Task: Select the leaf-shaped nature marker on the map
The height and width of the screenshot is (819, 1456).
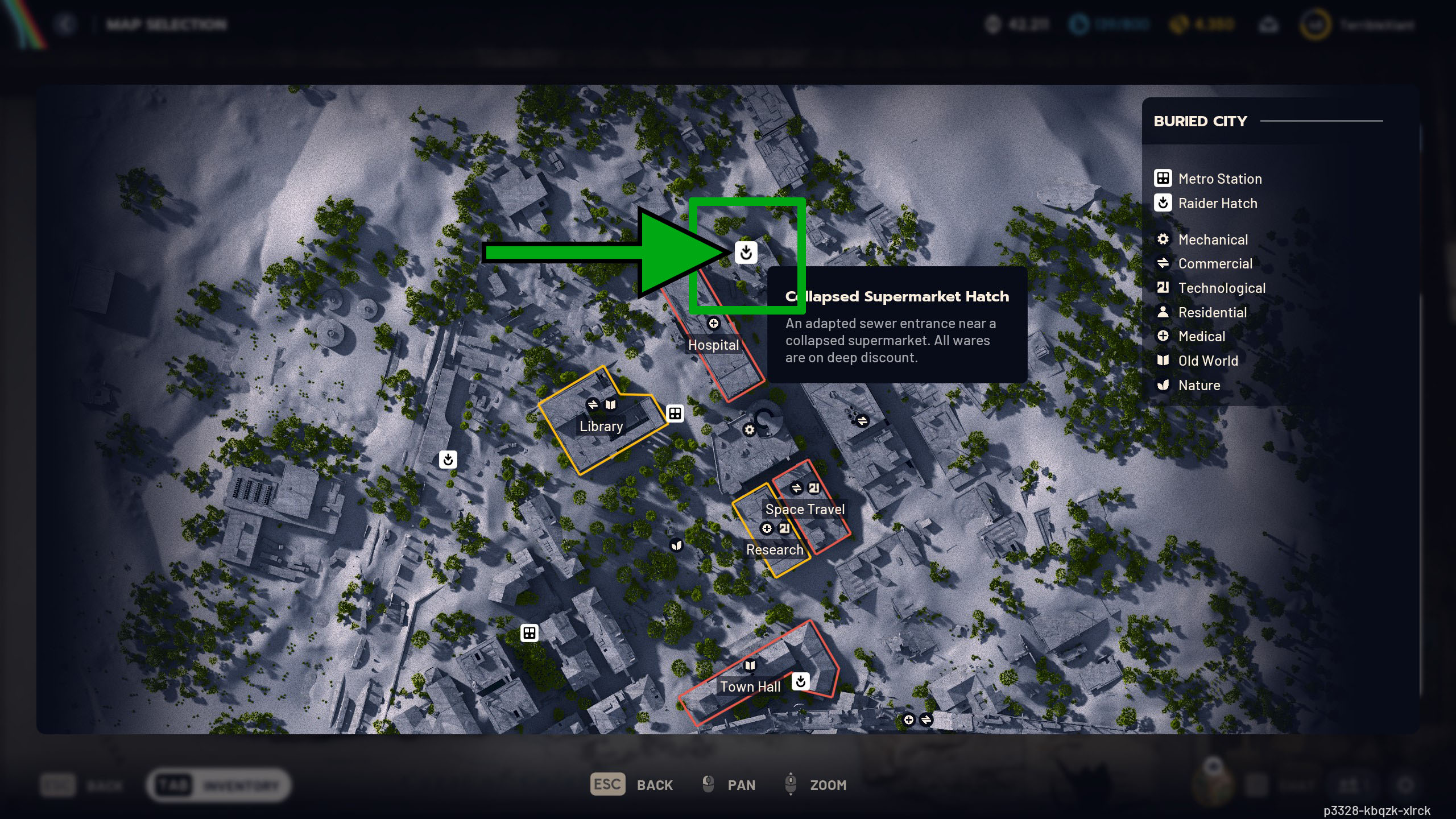Action: 676,545
